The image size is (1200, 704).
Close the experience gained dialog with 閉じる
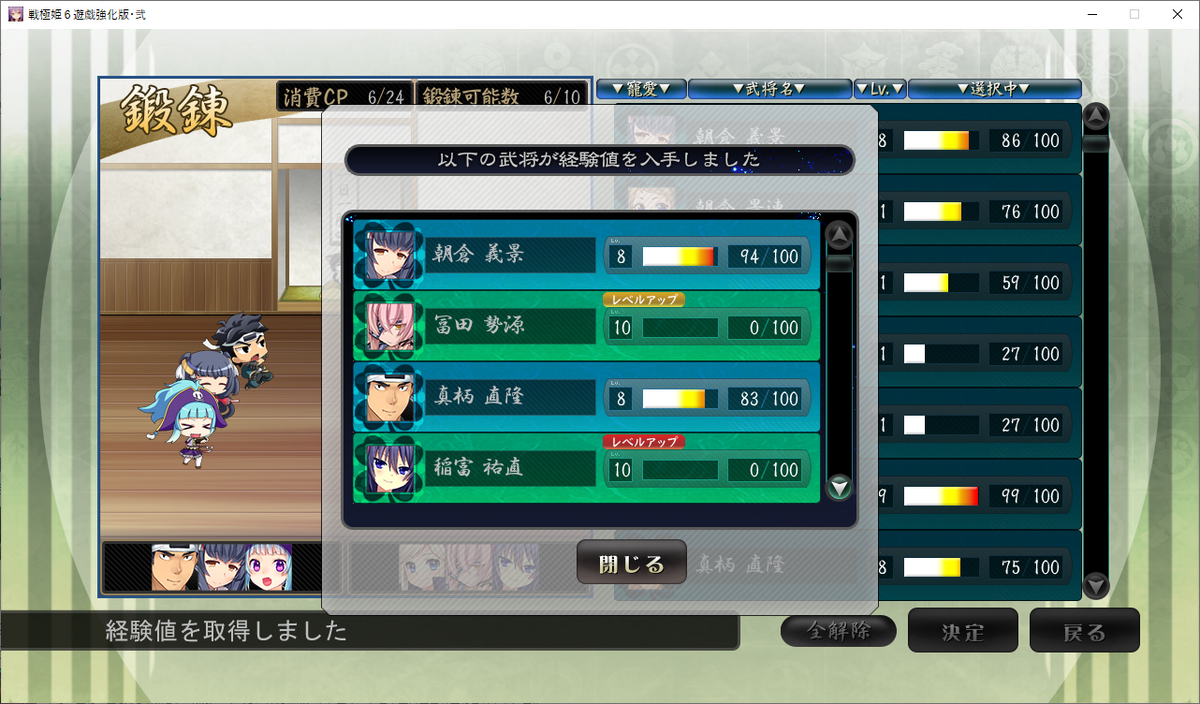coord(631,563)
